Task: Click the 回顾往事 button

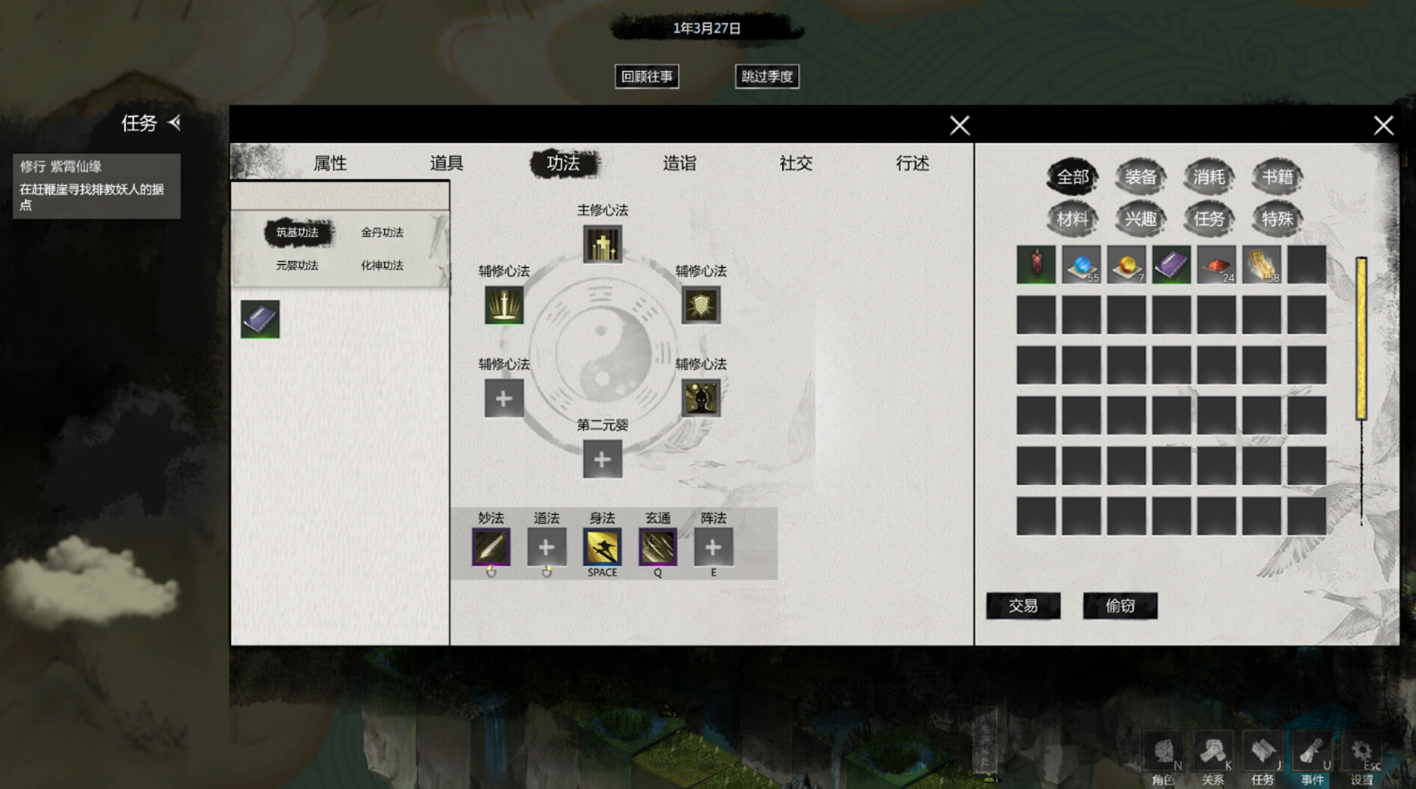Action: pyautogui.click(x=647, y=76)
